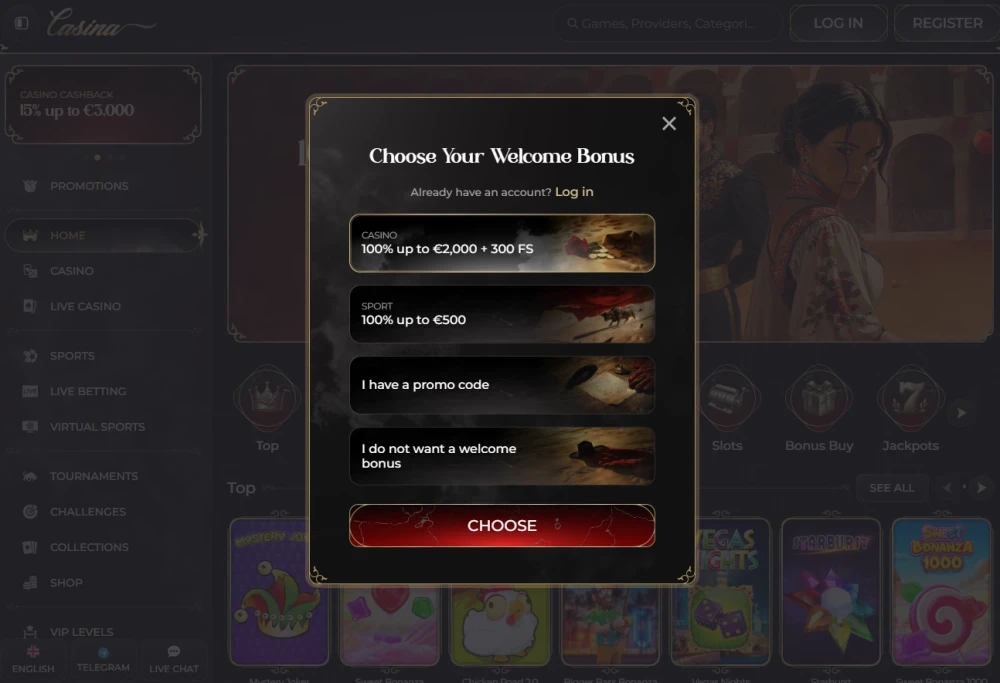Viewport: 1000px width, 683px height.
Task: Select the Casino 100% up to €2,000 bonus
Action: 502,243
